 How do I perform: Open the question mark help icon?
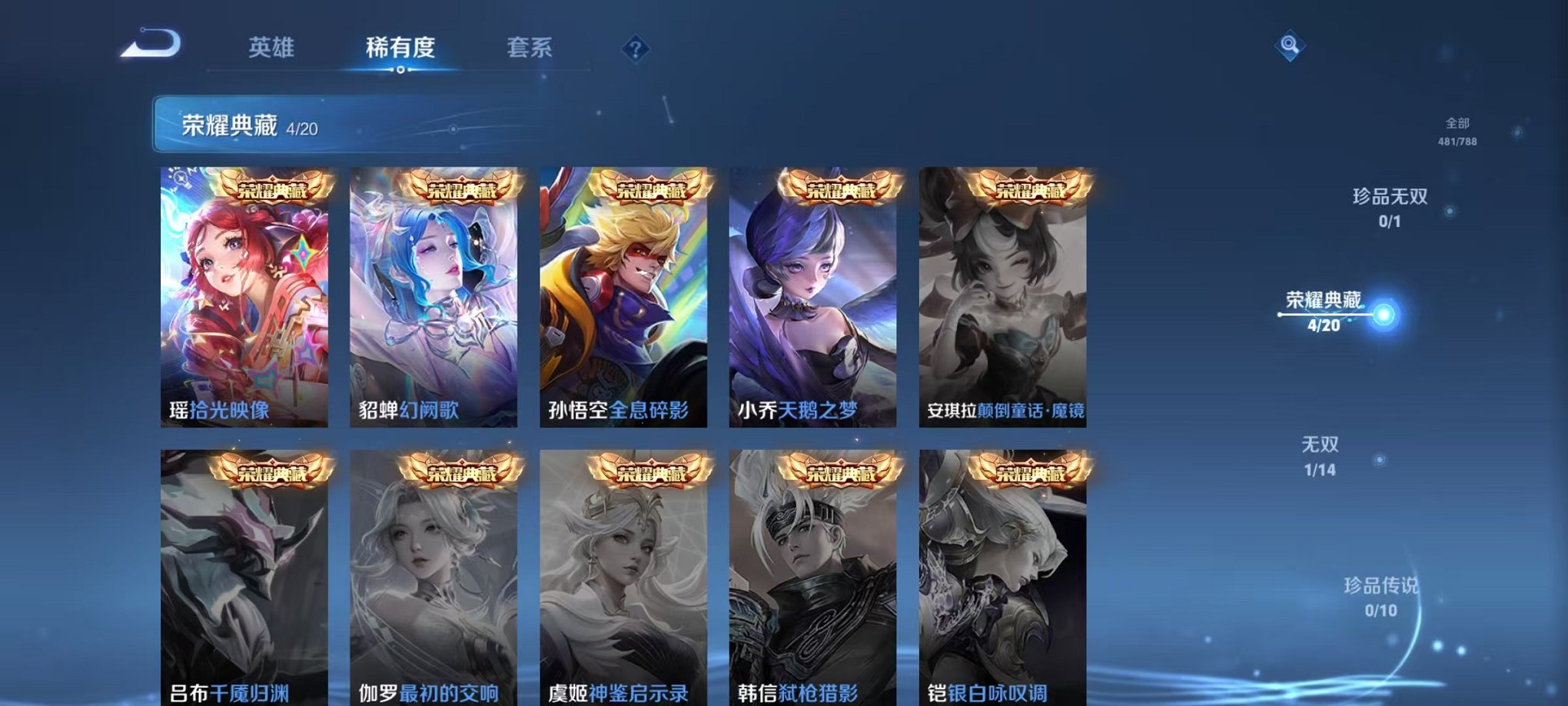pyautogui.click(x=633, y=49)
